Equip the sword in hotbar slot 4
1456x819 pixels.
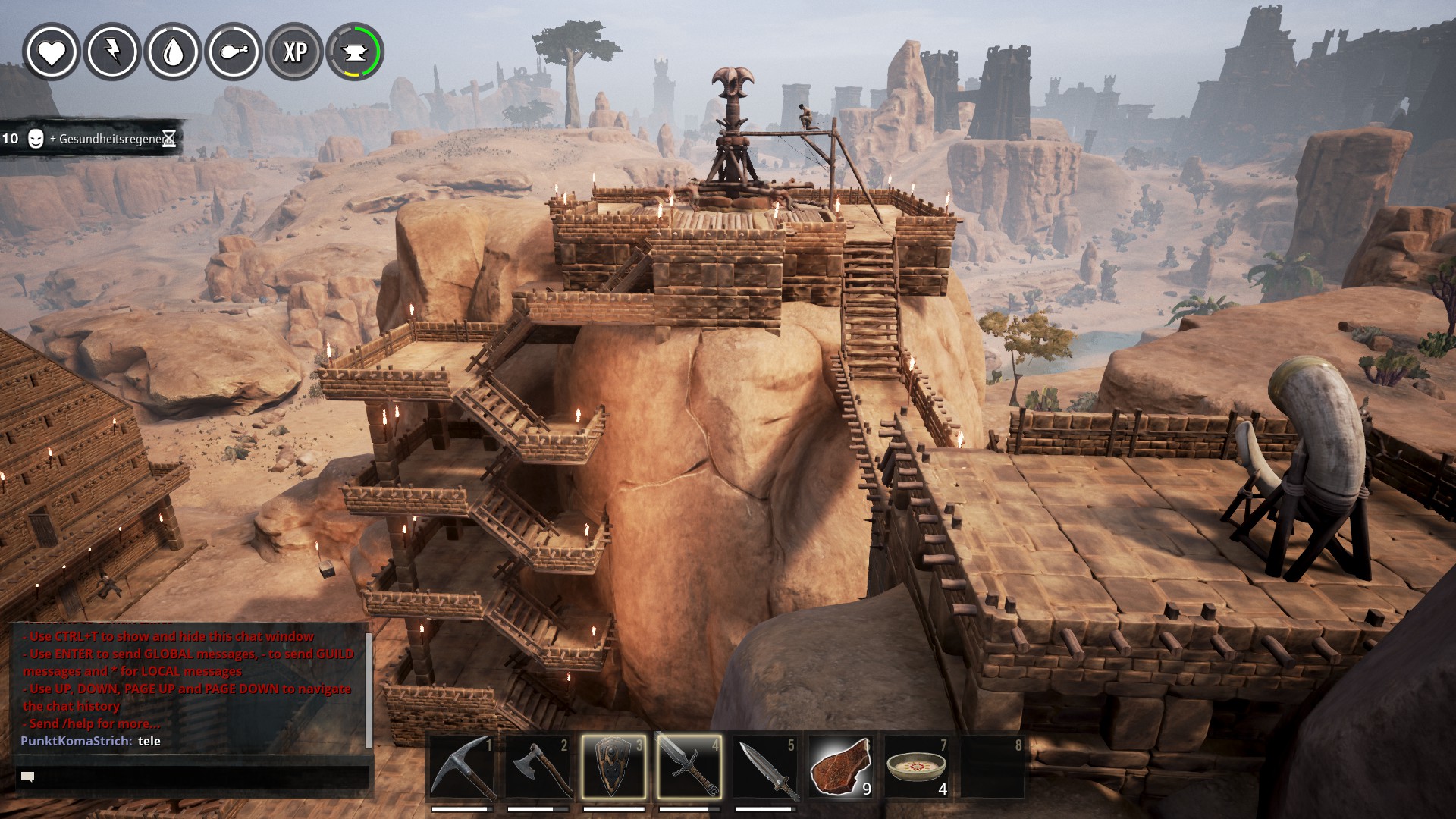(x=689, y=767)
